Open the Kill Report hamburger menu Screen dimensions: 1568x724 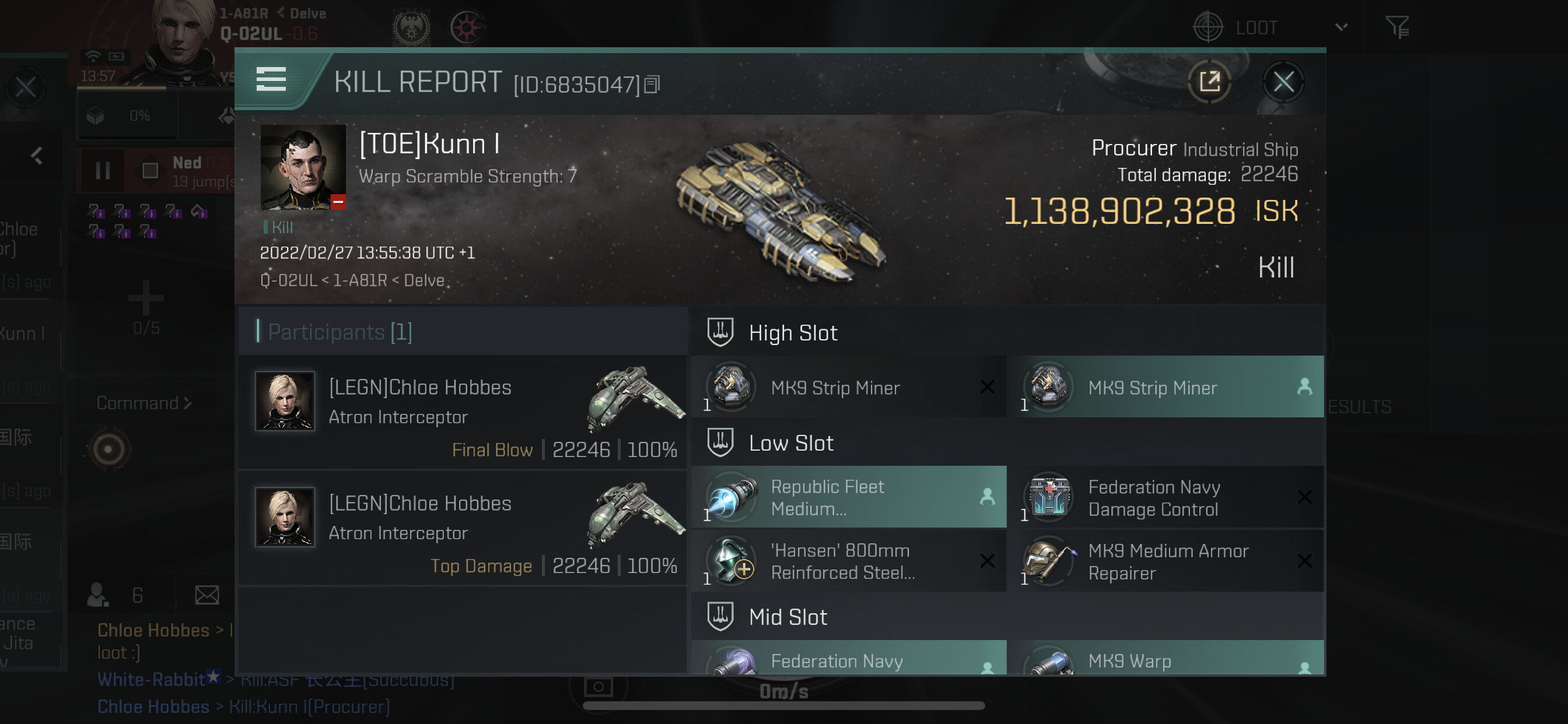click(271, 80)
